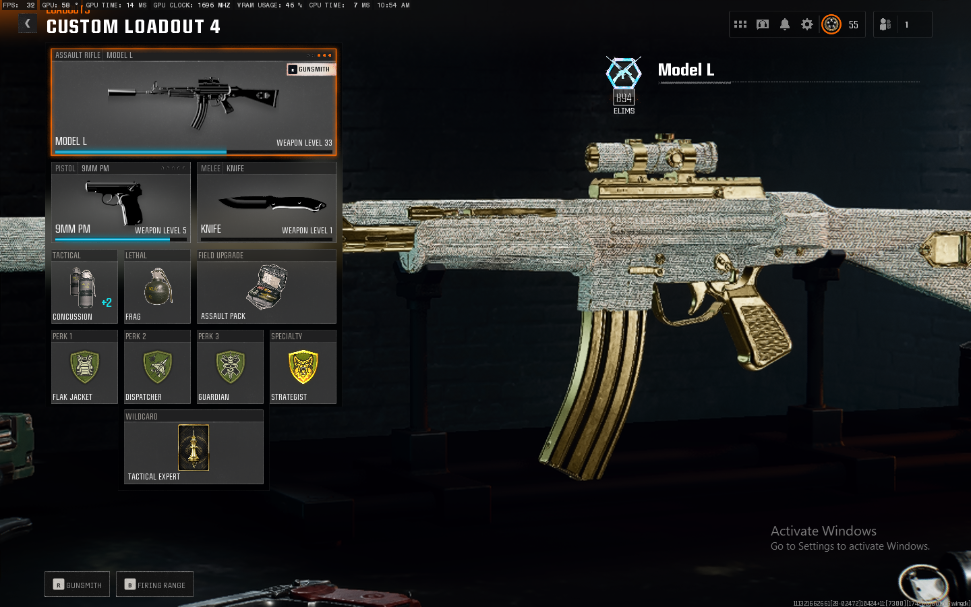The height and width of the screenshot is (607, 971).
Task: Change the Tactical Expert wildcard
Action: coord(193,447)
